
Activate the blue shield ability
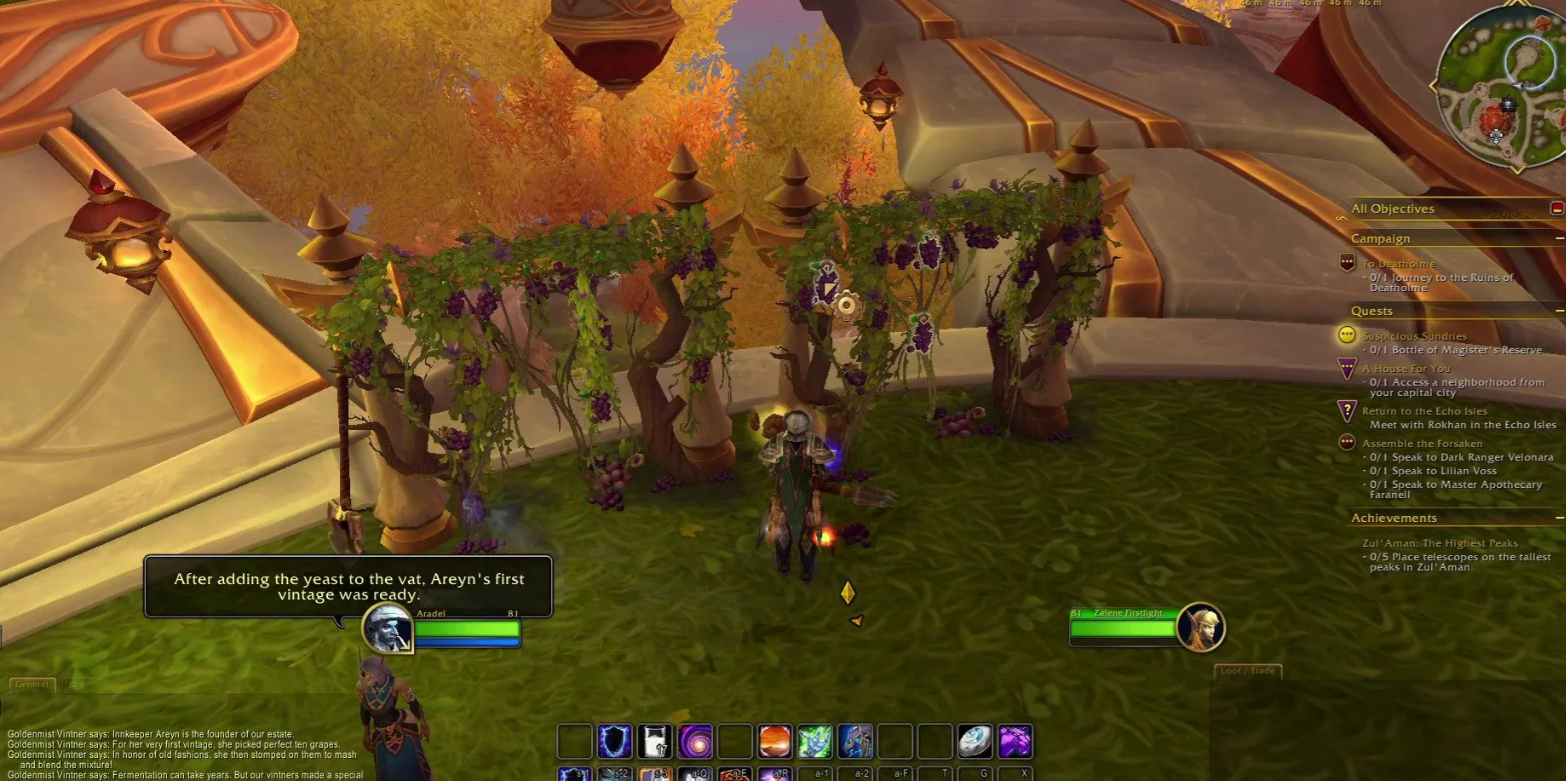coord(615,742)
